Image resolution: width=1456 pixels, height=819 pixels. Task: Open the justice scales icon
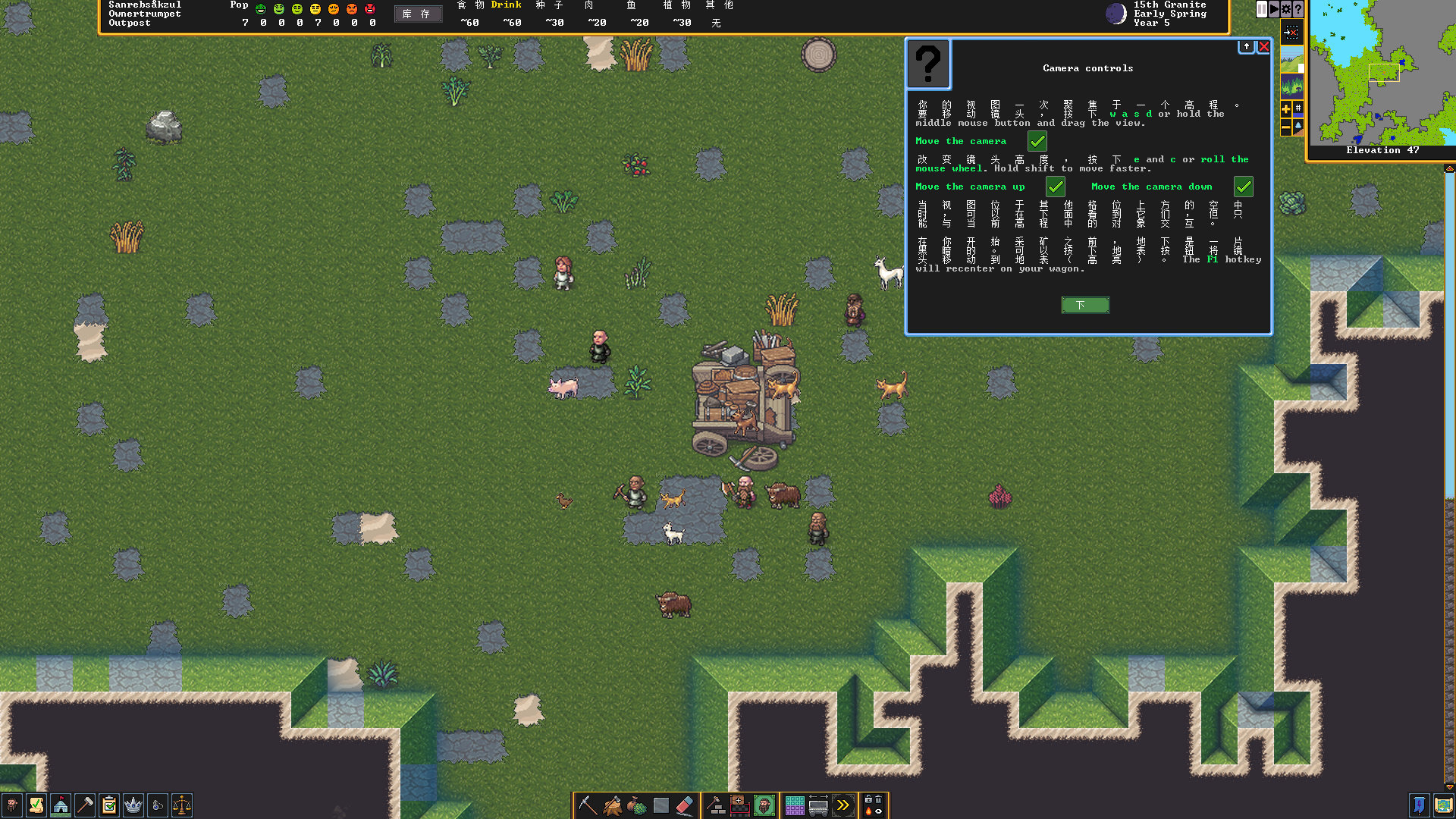click(182, 805)
